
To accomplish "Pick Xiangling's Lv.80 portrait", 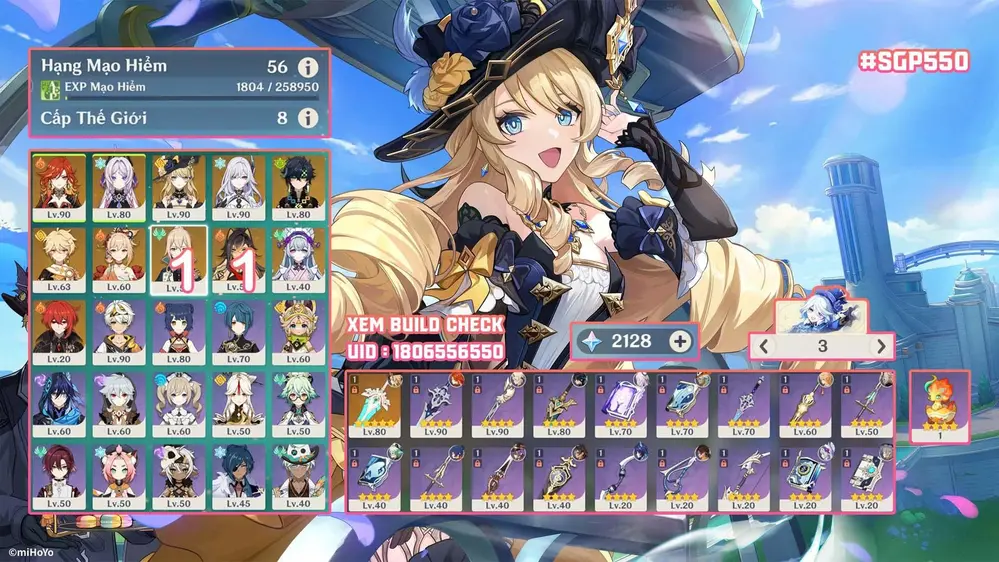I will [x=179, y=326].
